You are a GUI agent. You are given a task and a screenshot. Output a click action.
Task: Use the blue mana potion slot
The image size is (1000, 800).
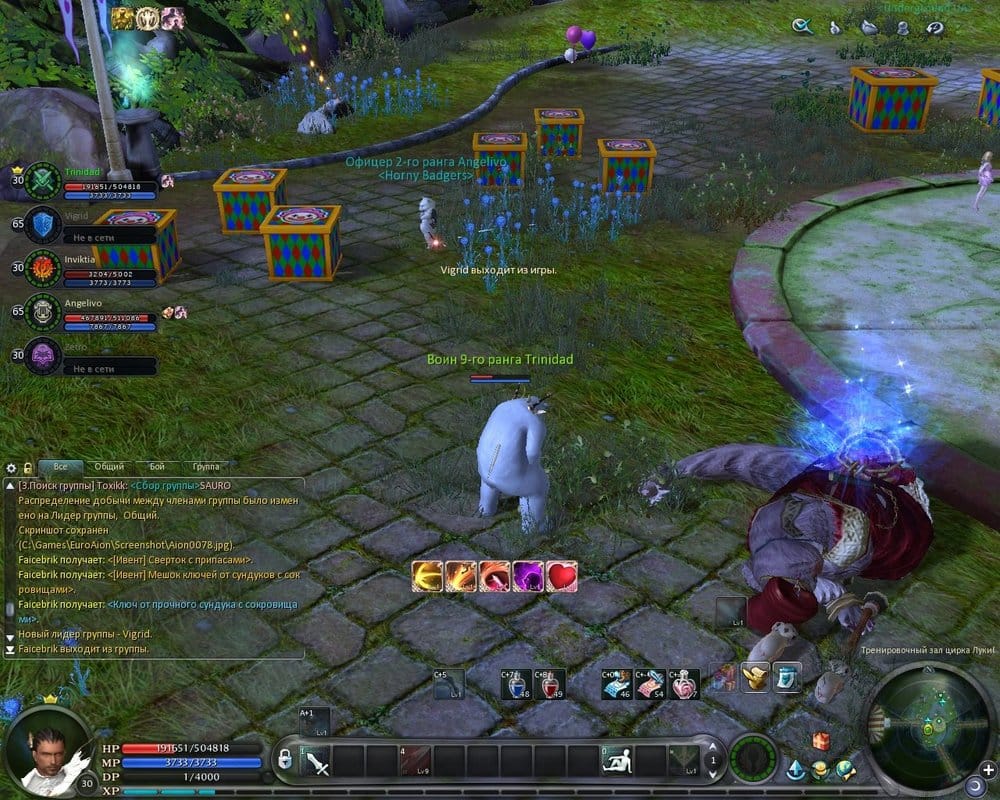point(516,684)
